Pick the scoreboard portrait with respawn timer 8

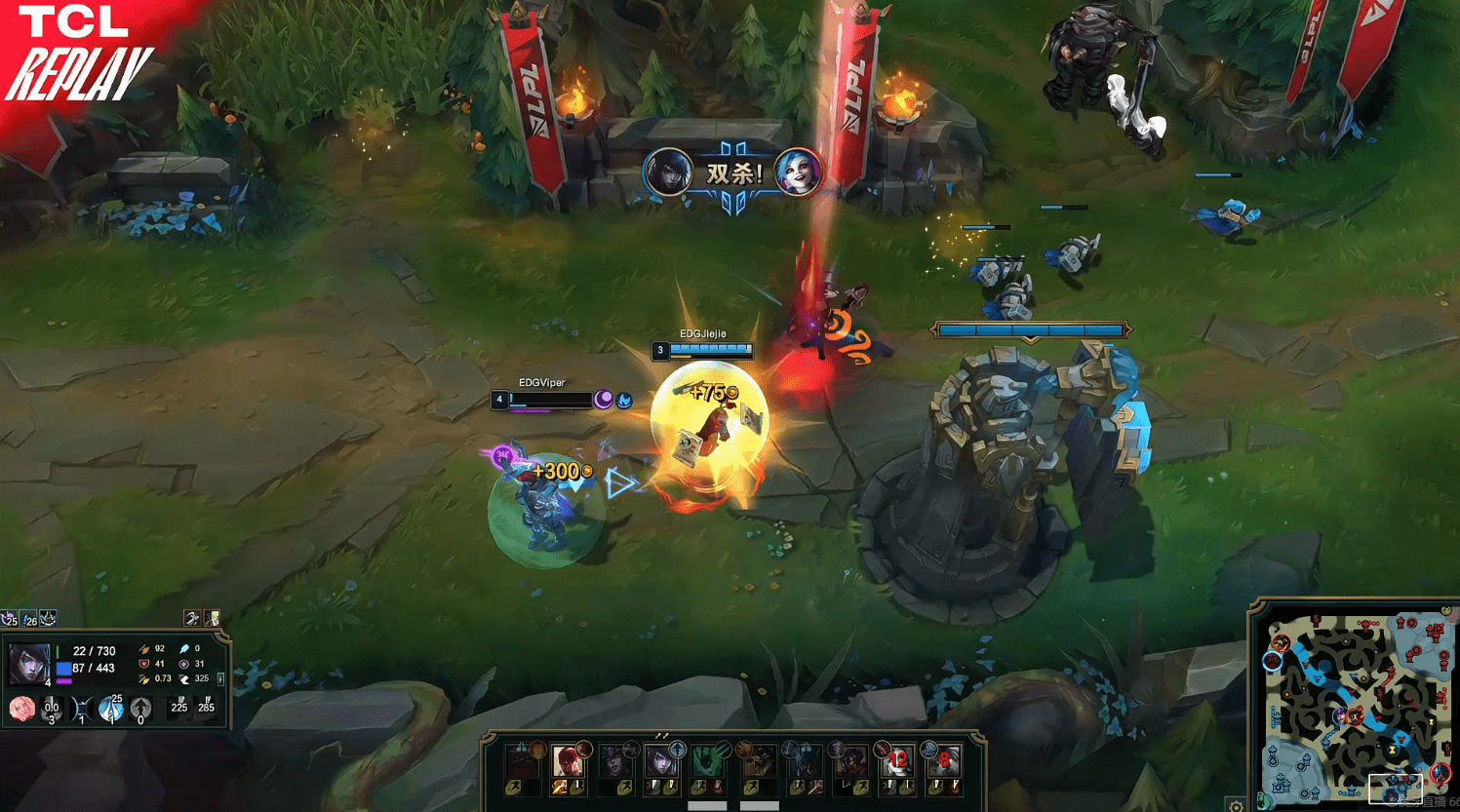click(x=943, y=760)
